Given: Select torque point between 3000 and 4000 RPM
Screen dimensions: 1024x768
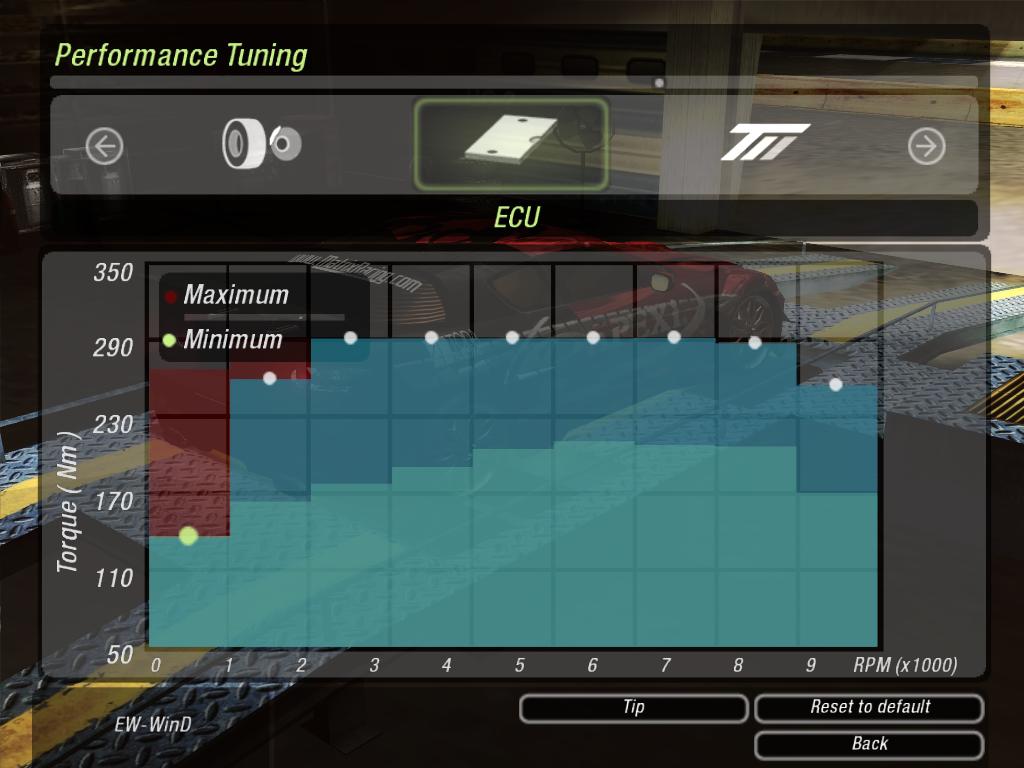Looking at the screenshot, I should [431, 338].
